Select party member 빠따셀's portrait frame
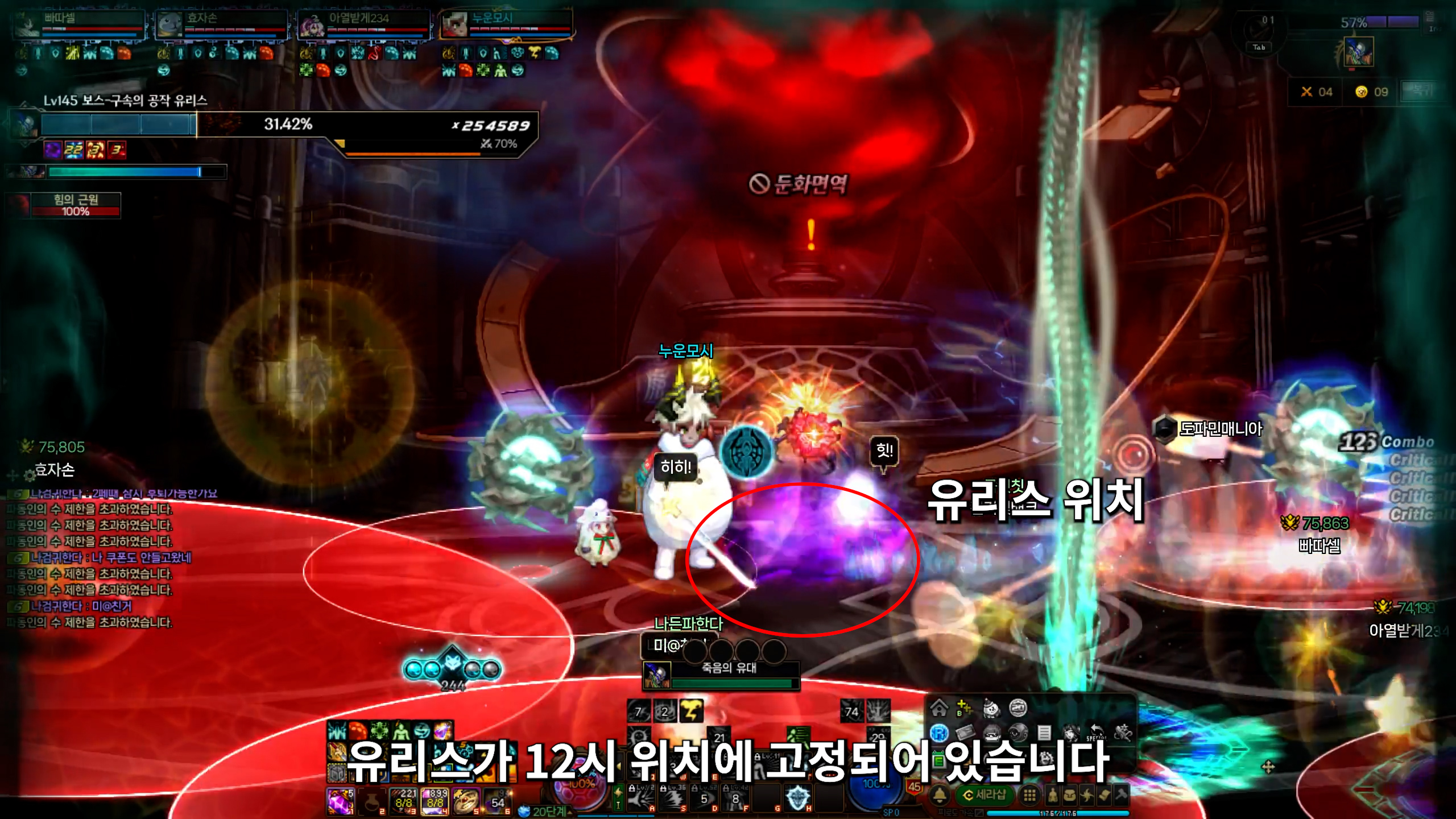1456x819 pixels. (x=27, y=26)
